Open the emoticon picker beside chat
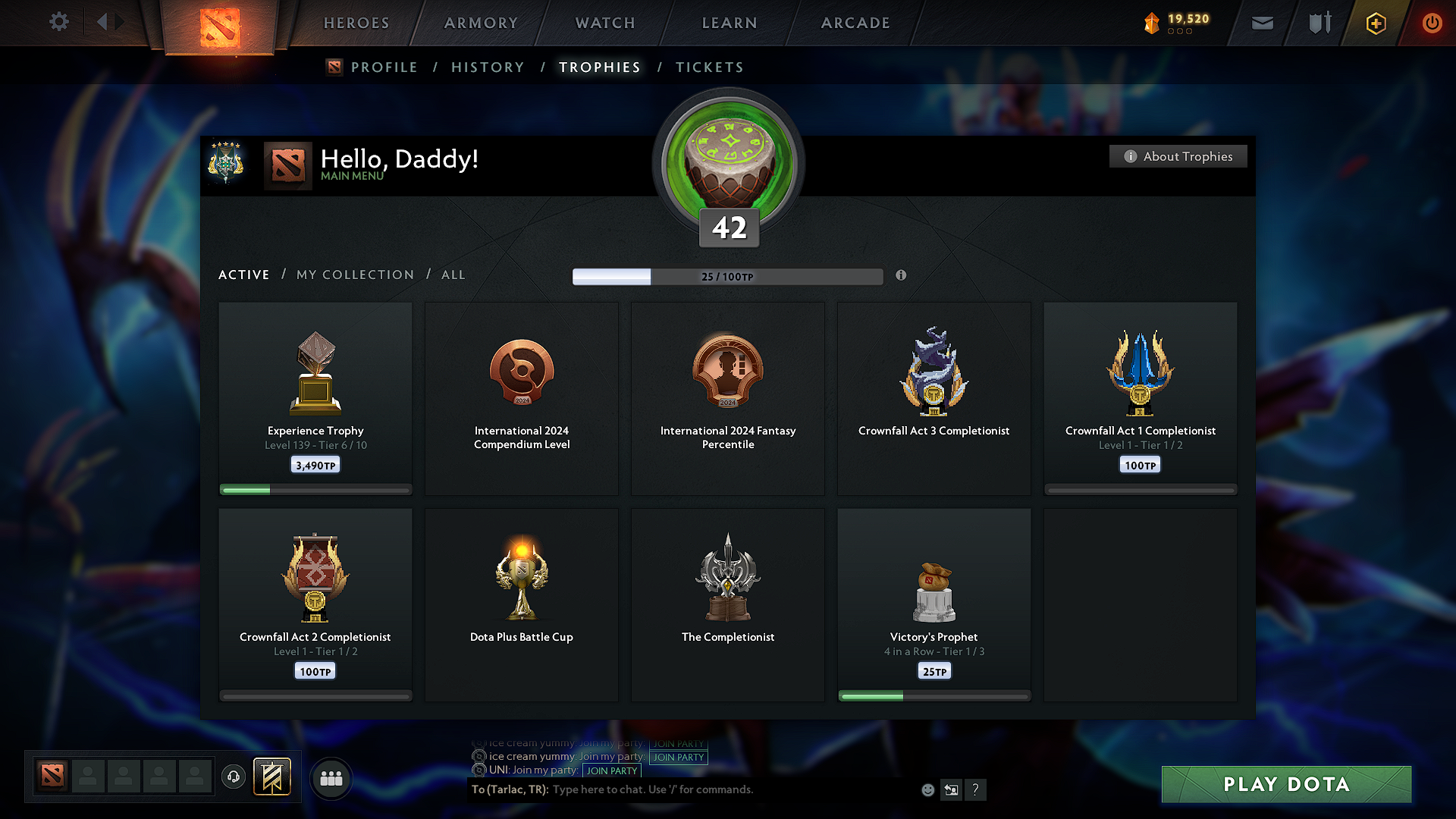Image resolution: width=1456 pixels, height=819 pixels. (927, 789)
